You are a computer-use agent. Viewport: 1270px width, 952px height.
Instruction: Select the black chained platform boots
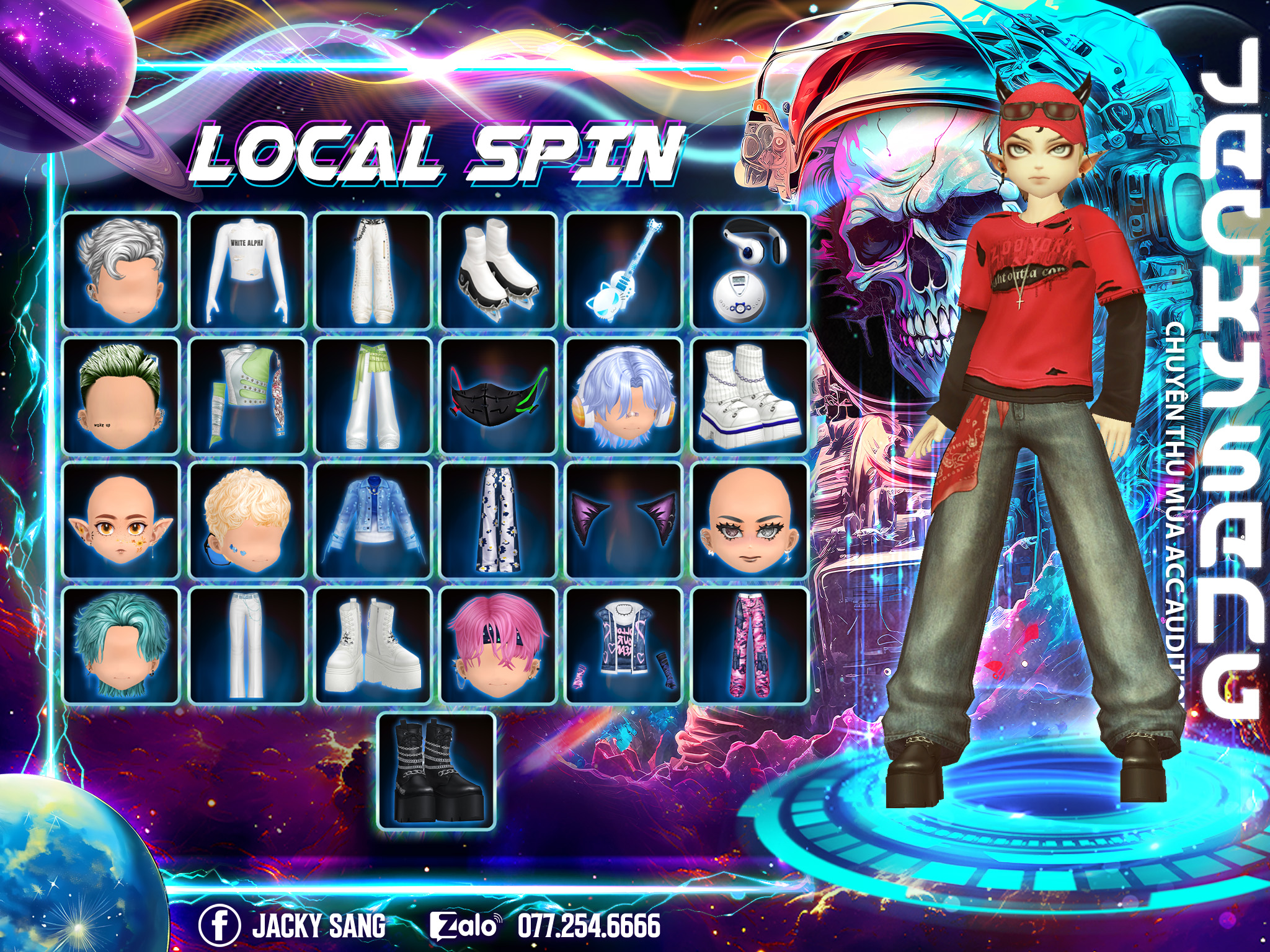437,771
